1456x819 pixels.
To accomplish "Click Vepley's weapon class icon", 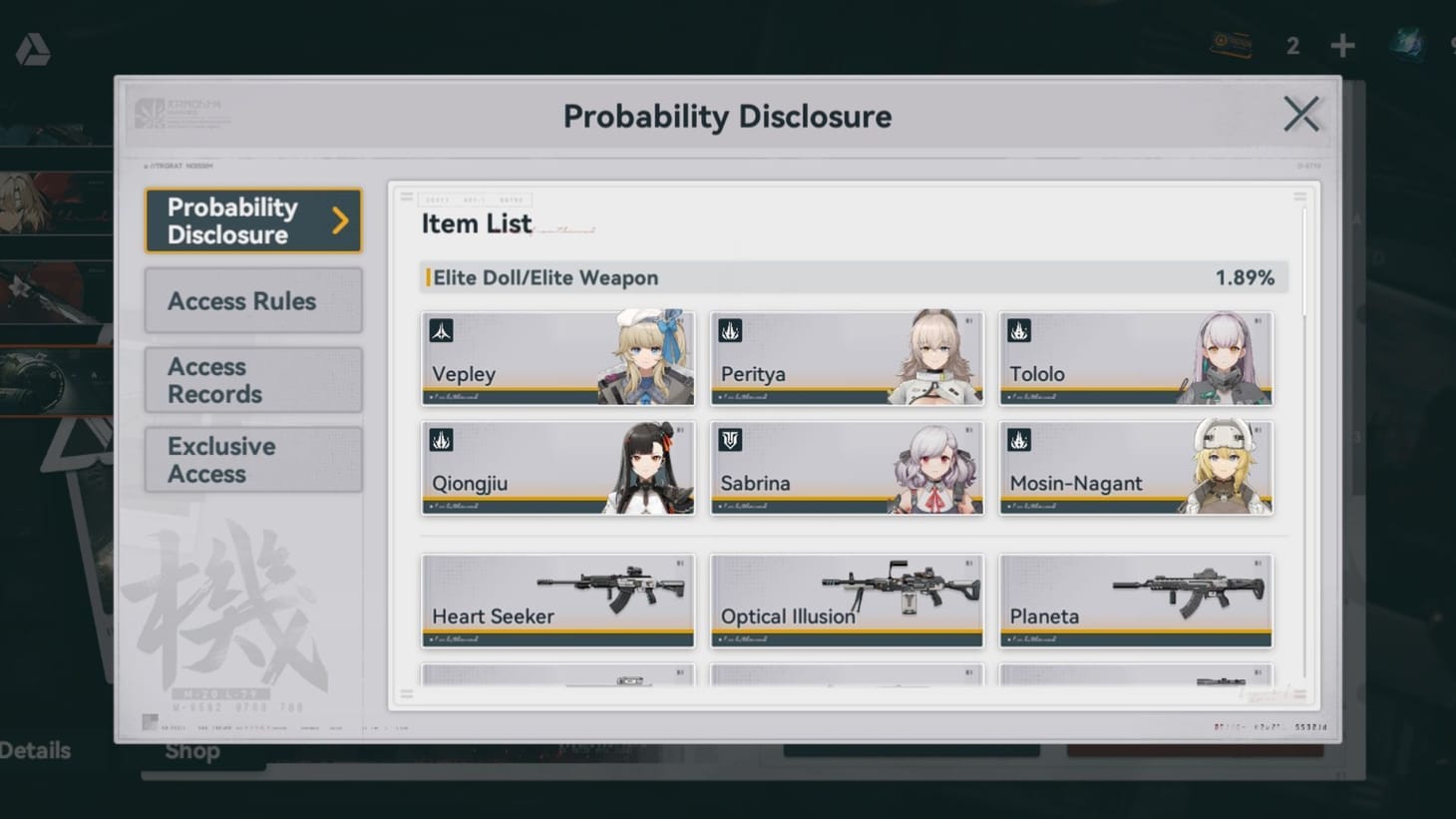I will coord(441,330).
